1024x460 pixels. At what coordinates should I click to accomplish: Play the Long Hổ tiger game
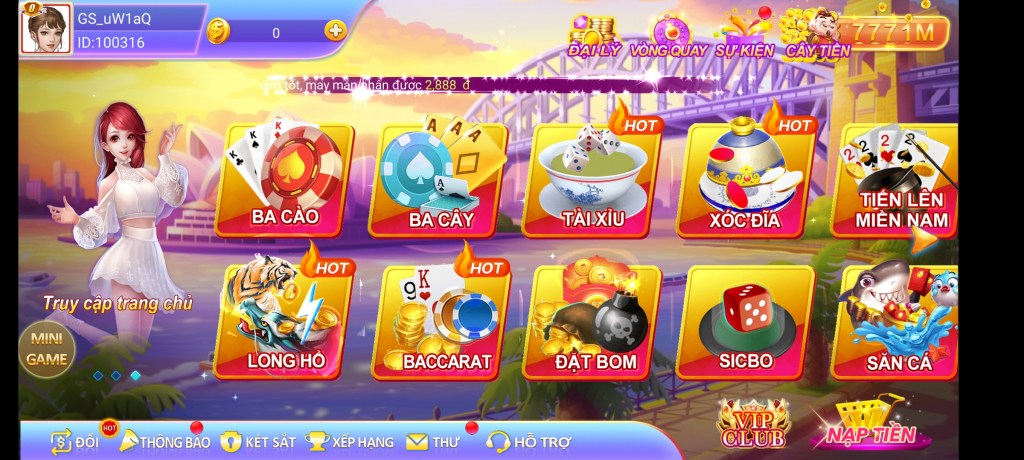pos(287,322)
